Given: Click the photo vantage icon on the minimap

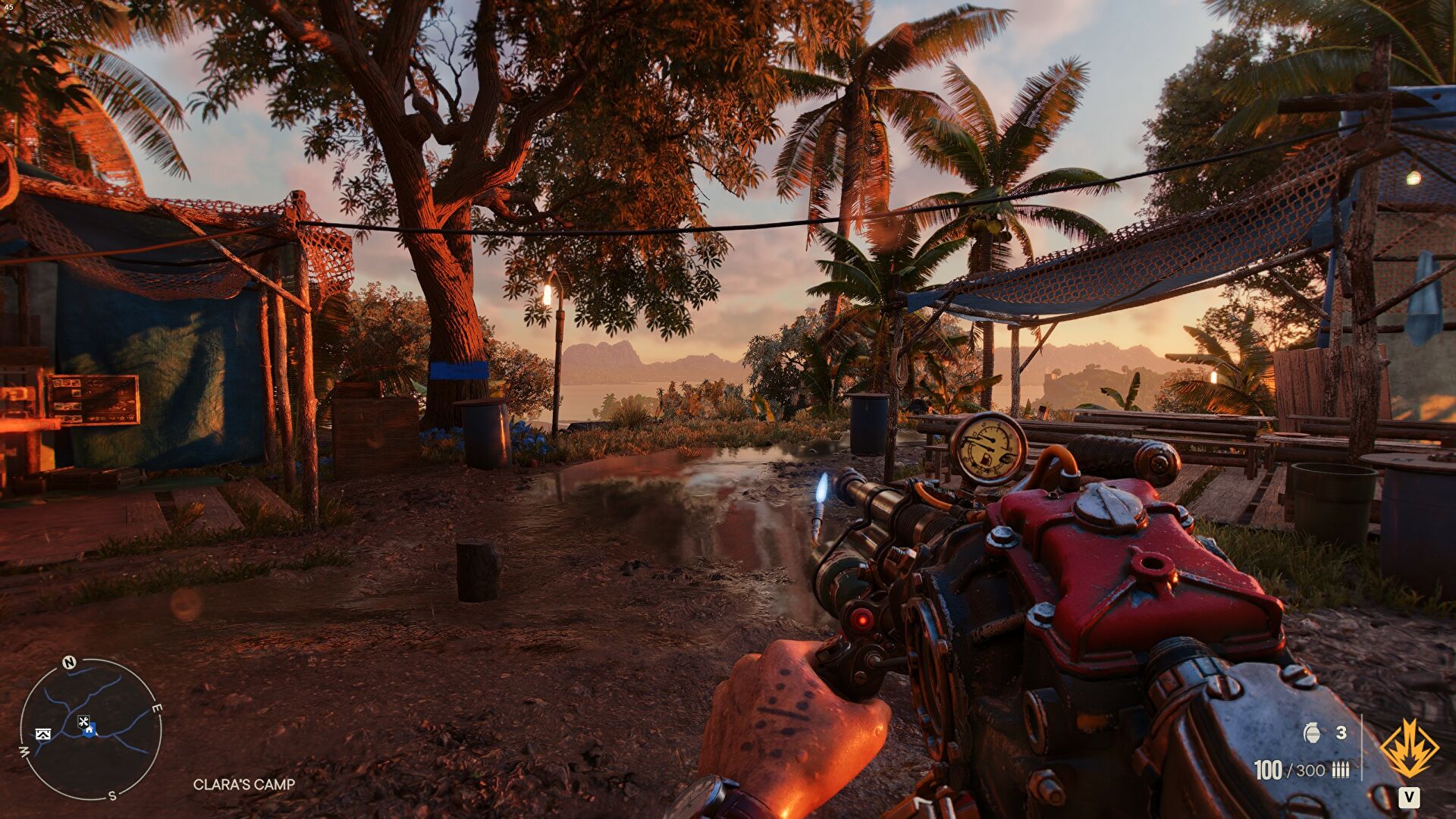Looking at the screenshot, I should [43, 734].
